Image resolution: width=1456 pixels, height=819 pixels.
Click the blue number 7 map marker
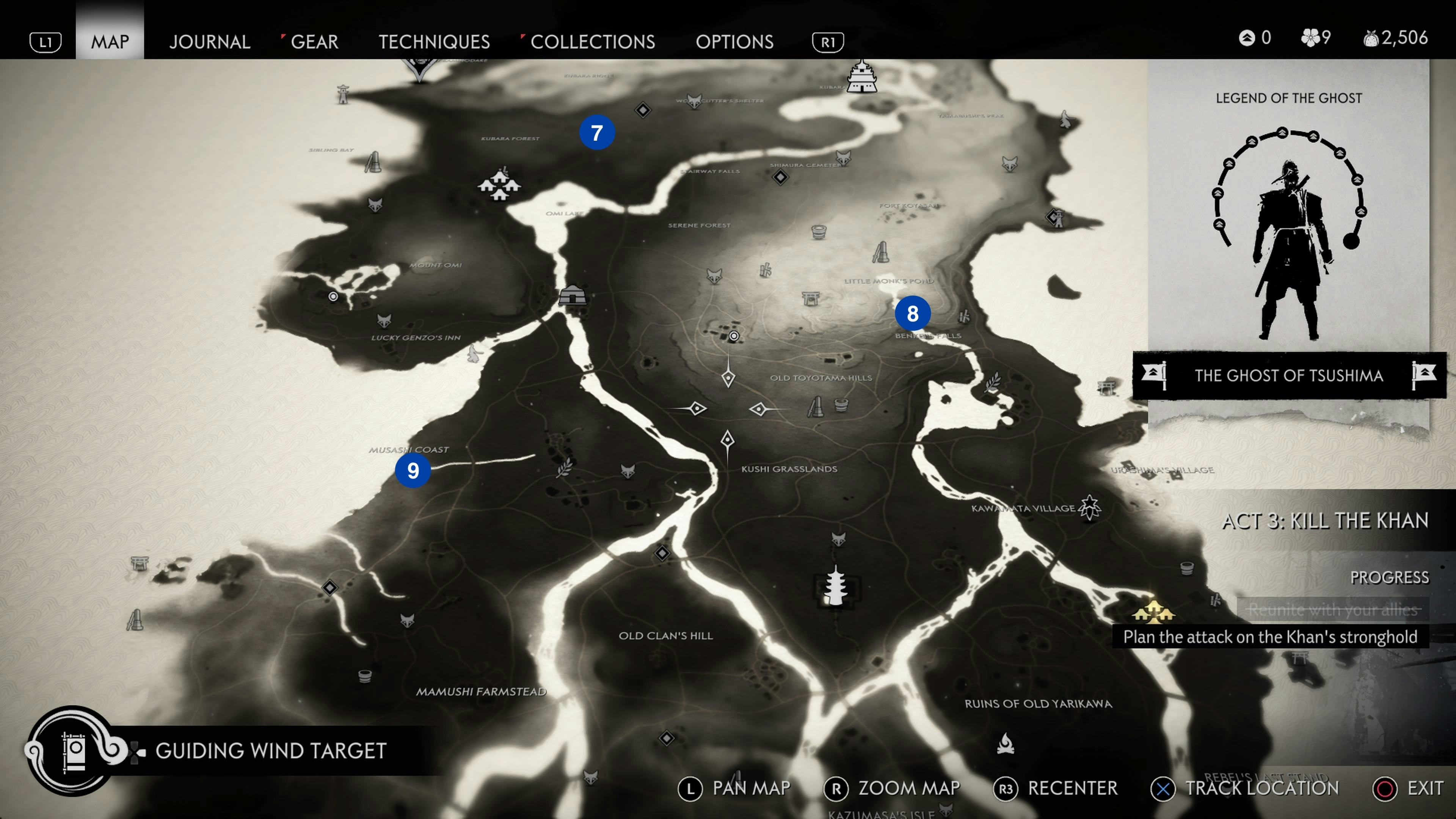coord(597,133)
